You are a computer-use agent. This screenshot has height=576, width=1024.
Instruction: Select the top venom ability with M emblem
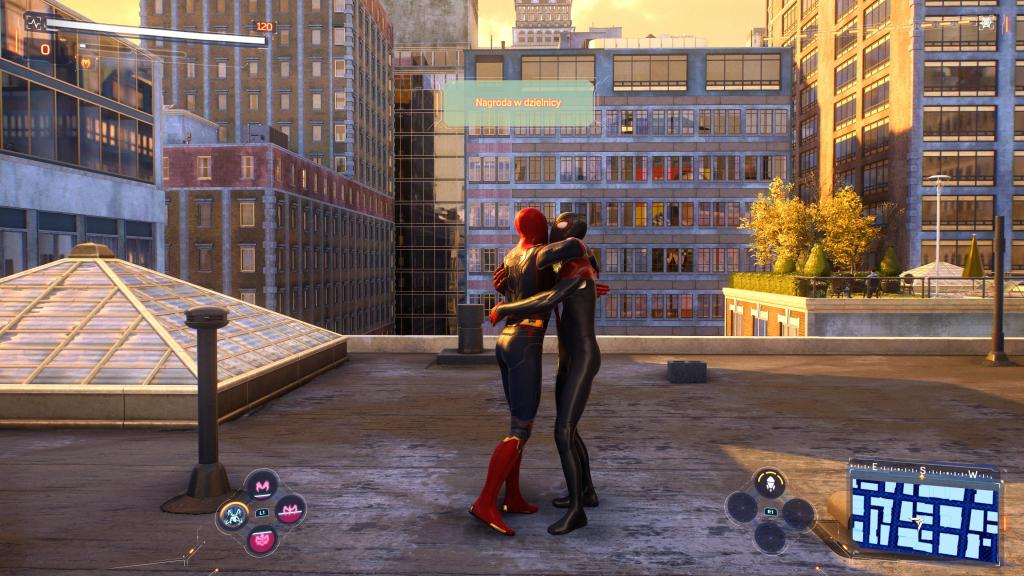point(262,486)
